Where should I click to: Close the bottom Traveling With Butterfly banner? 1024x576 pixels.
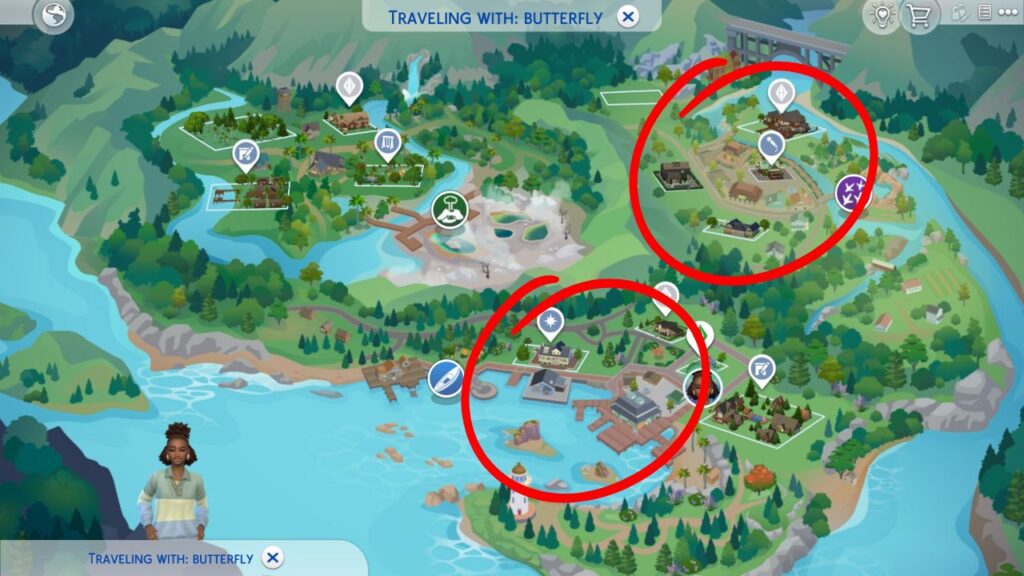(x=273, y=558)
